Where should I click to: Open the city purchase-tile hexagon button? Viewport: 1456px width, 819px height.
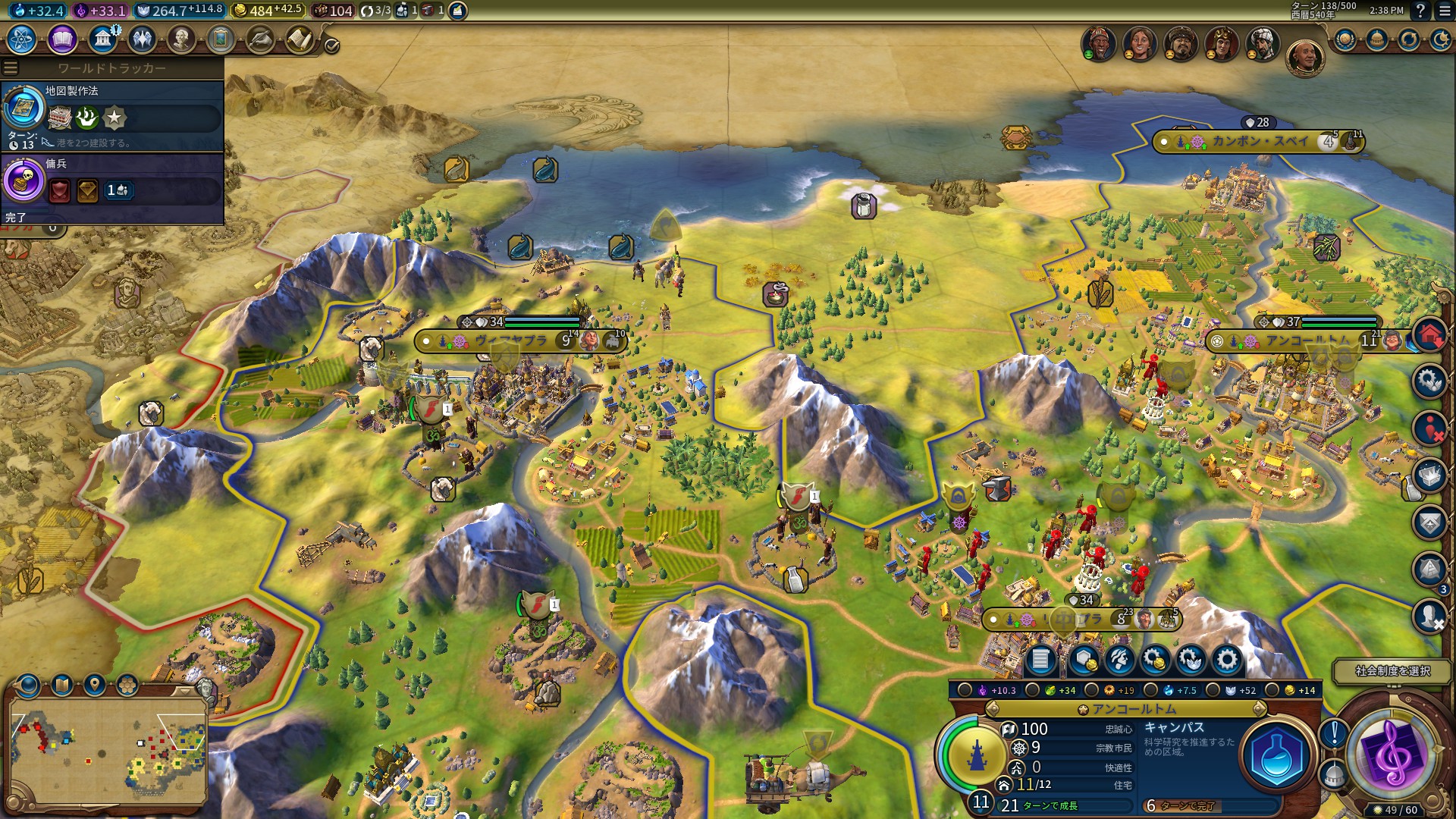pyautogui.click(x=1083, y=661)
